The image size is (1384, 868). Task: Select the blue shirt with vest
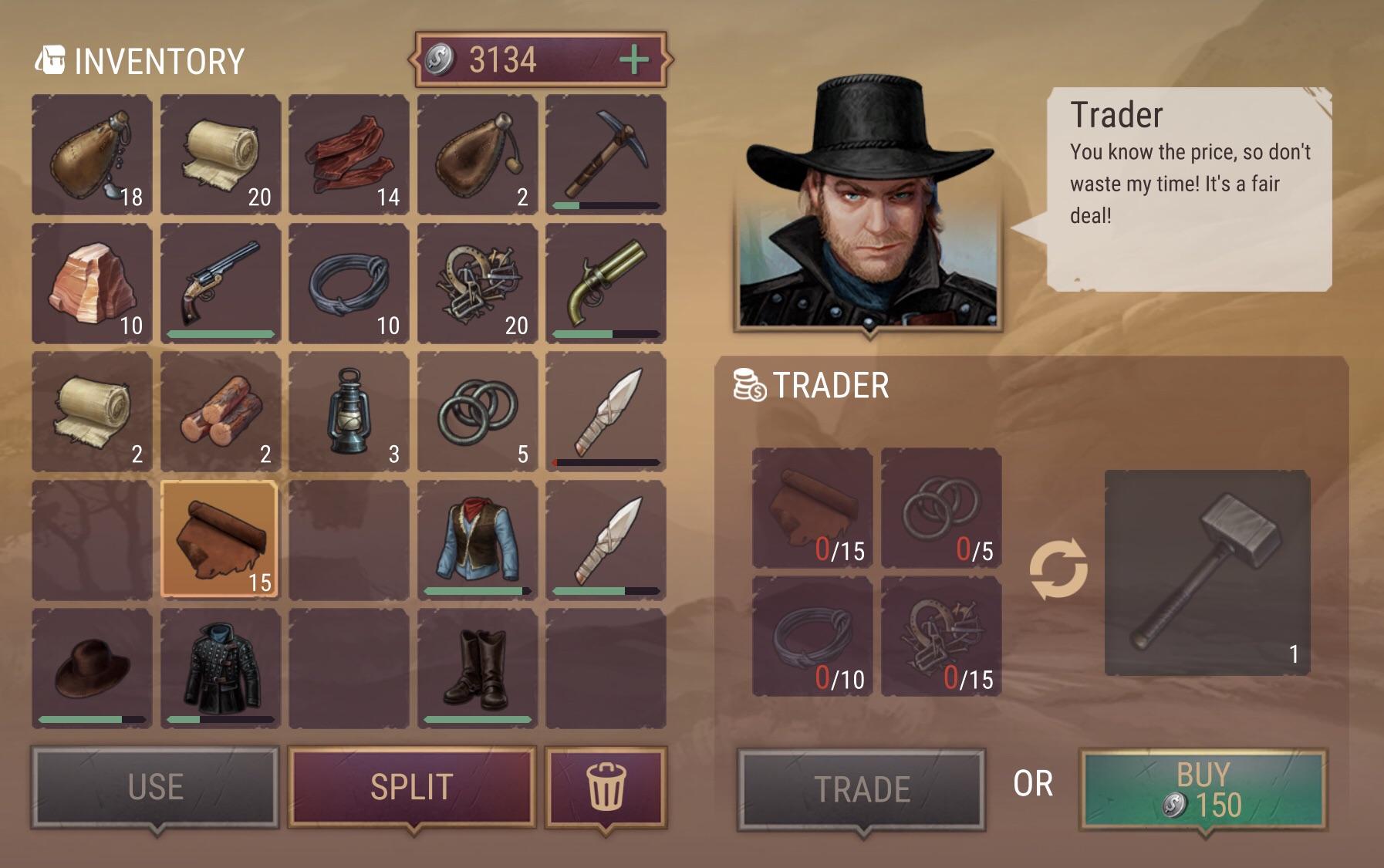coord(478,539)
